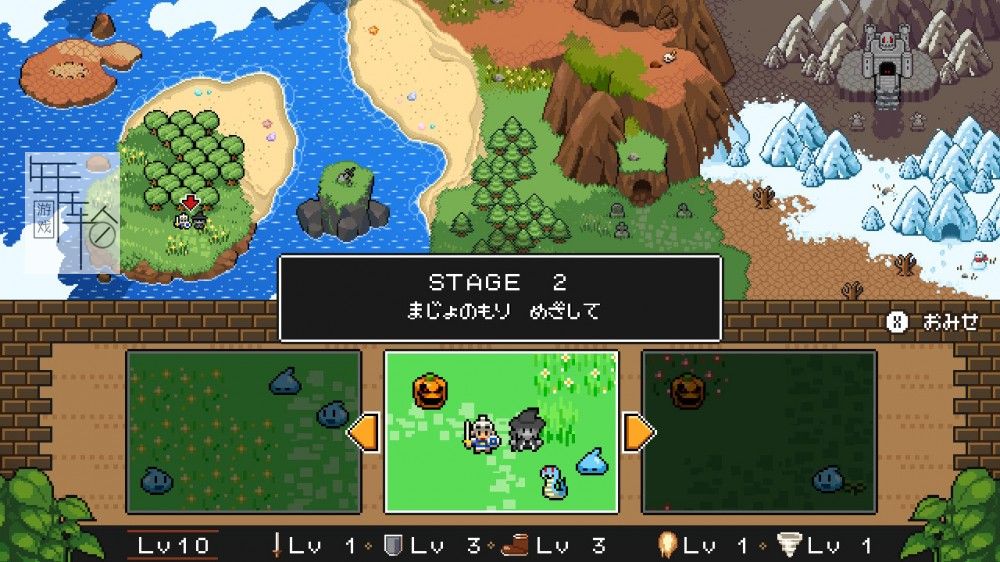This screenshot has width=1000, height=562.
Task: Open the おみせ shop
Action: pos(933,322)
